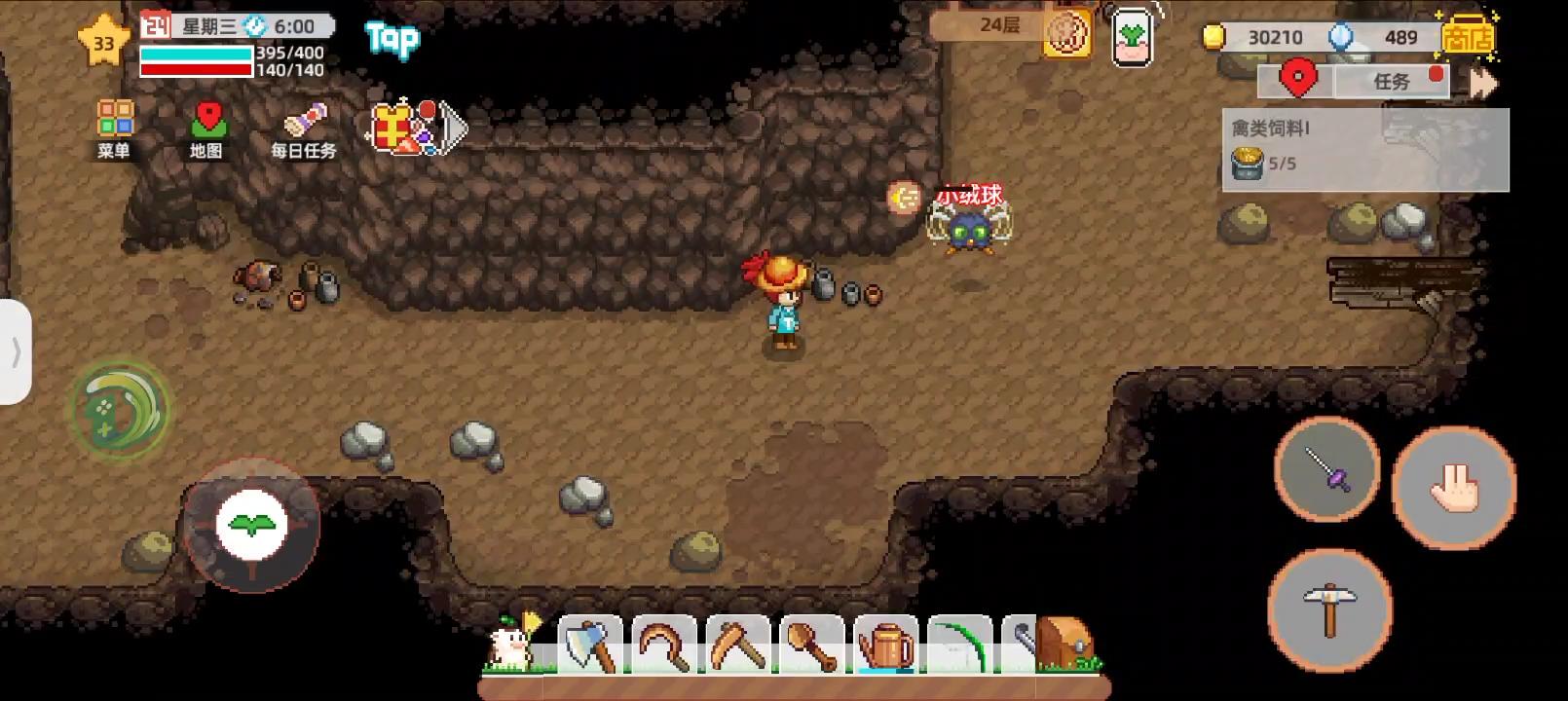Open the 商店 shop
The image size is (1568, 701).
coord(1468,37)
